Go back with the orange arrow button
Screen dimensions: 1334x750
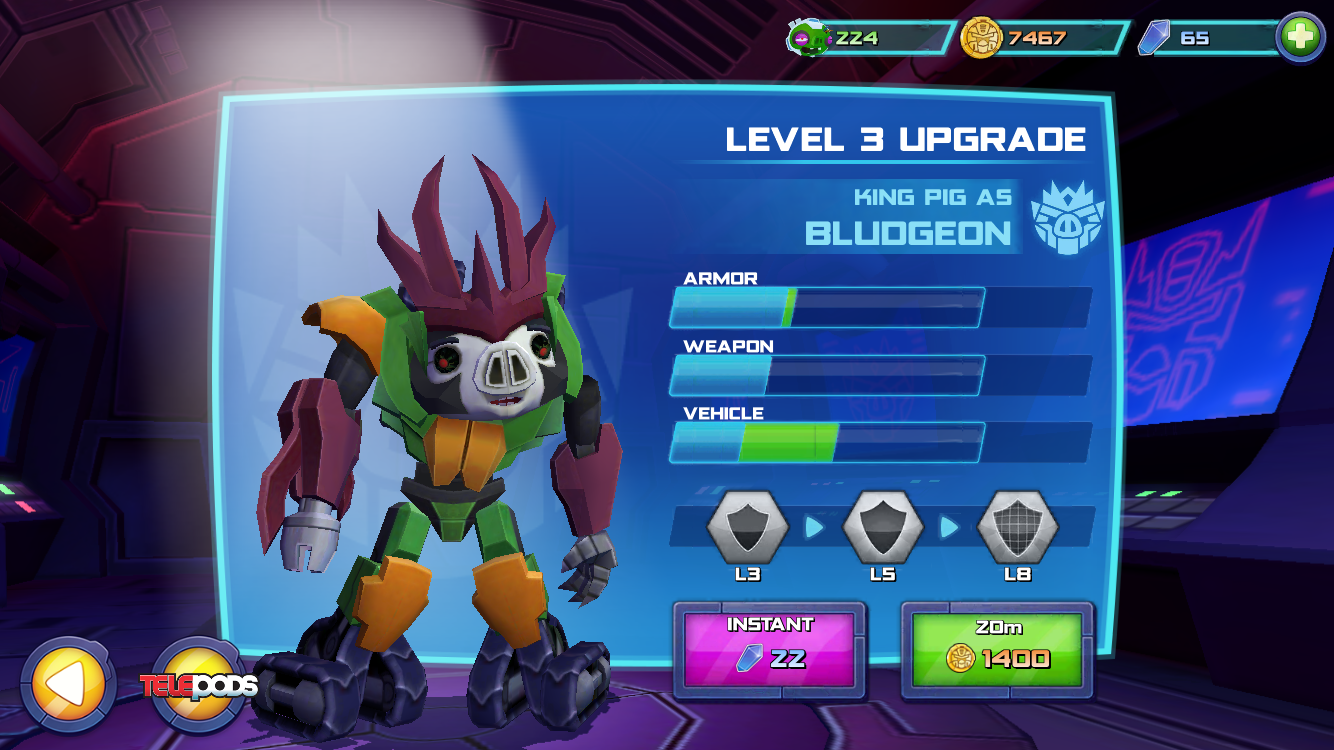point(67,684)
